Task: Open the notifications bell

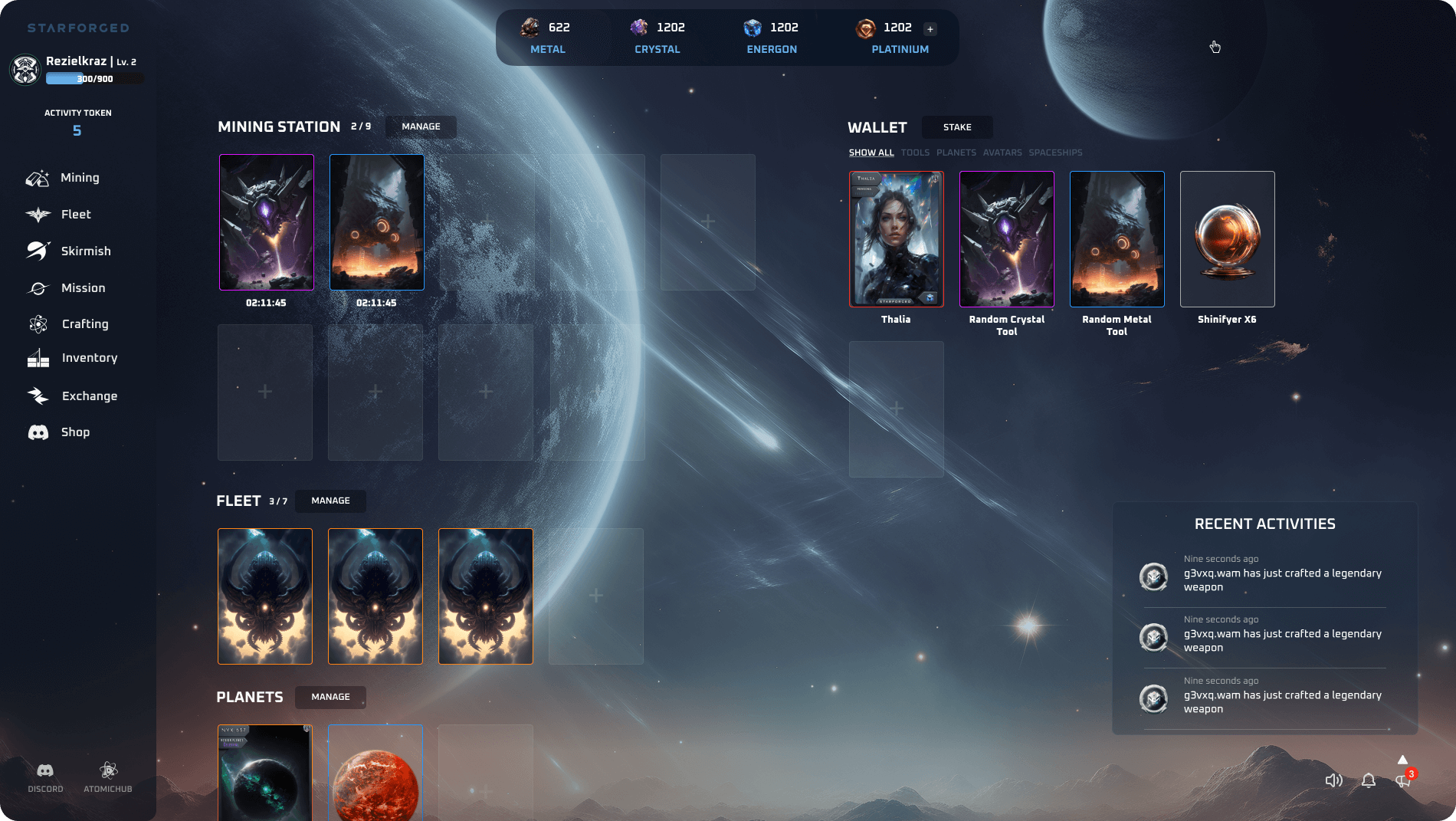Action: pyautogui.click(x=1369, y=780)
